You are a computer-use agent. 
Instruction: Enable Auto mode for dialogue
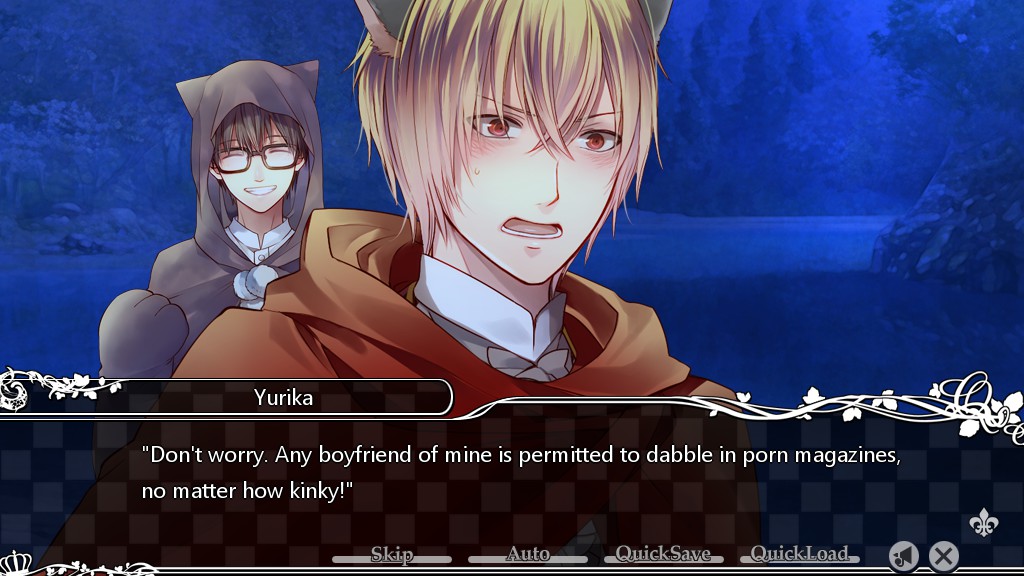click(528, 555)
